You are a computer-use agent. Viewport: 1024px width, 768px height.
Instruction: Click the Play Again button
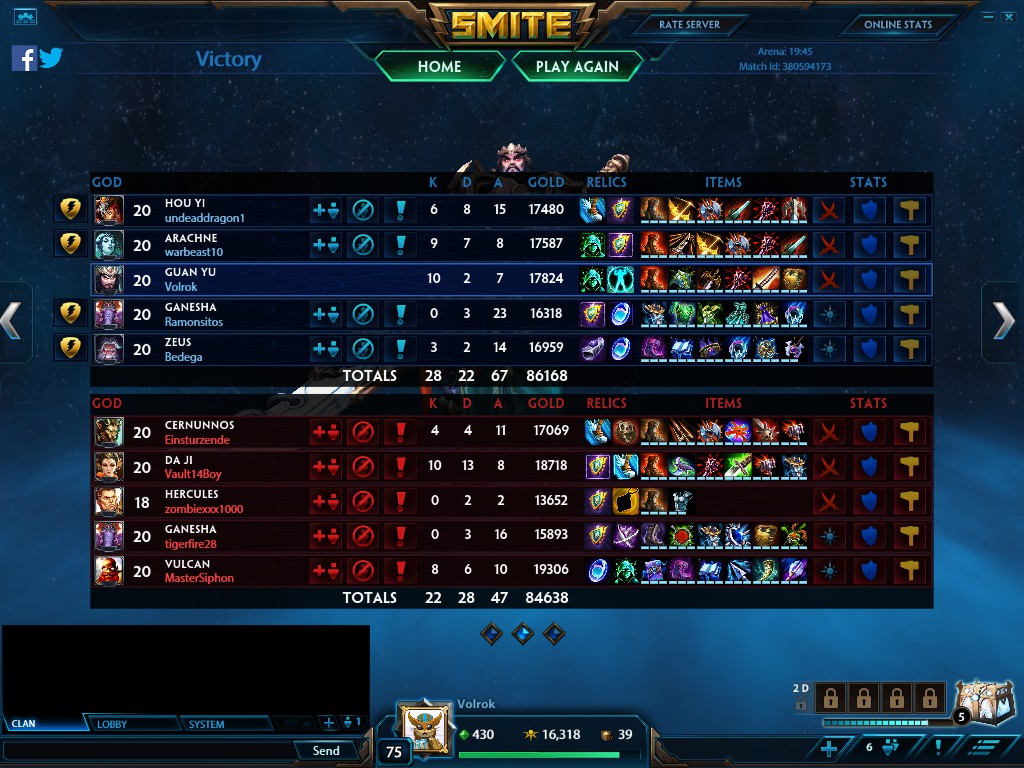click(x=577, y=66)
